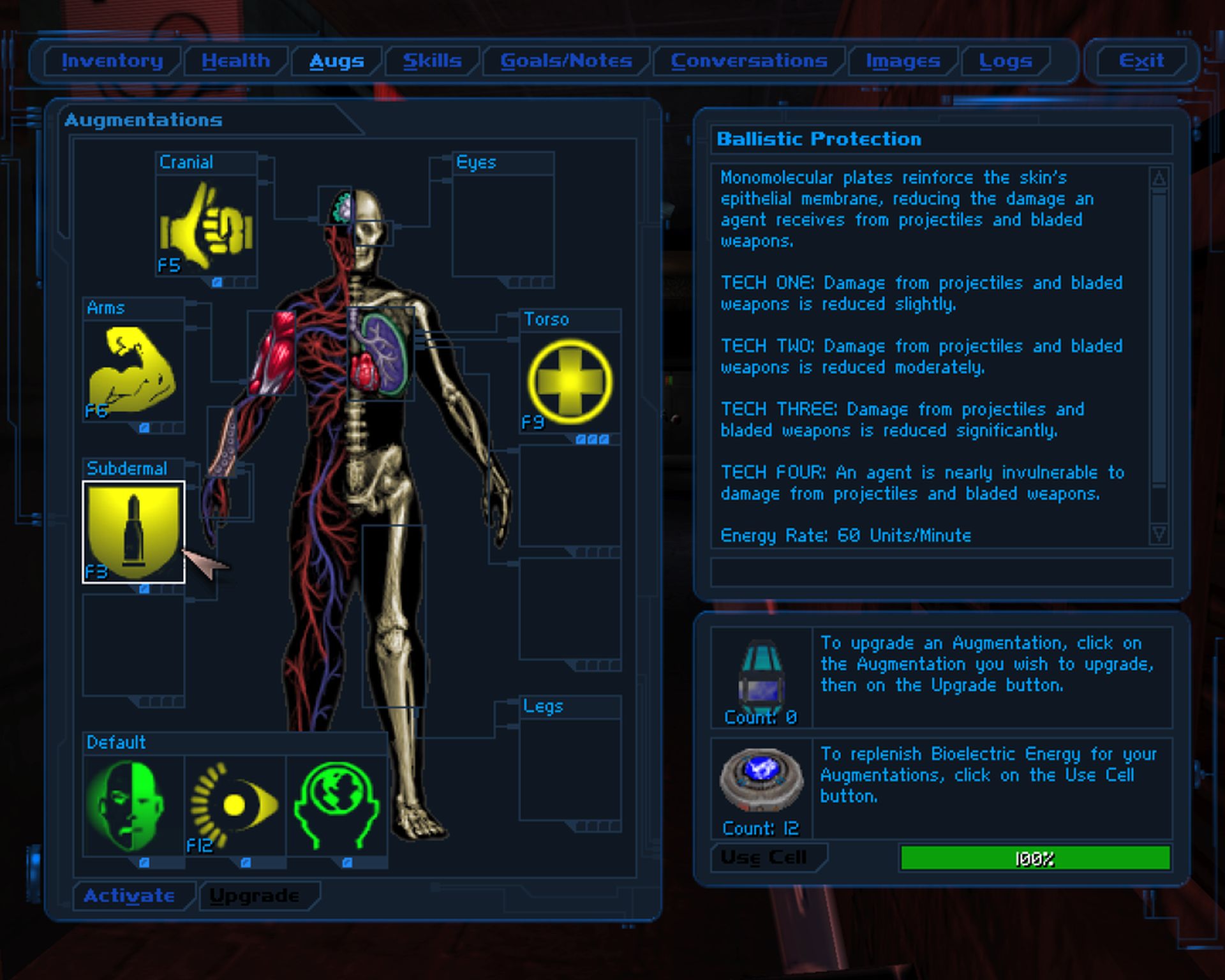The image size is (1225, 980).
Task: Click the Upgrade button
Action: coord(255,896)
